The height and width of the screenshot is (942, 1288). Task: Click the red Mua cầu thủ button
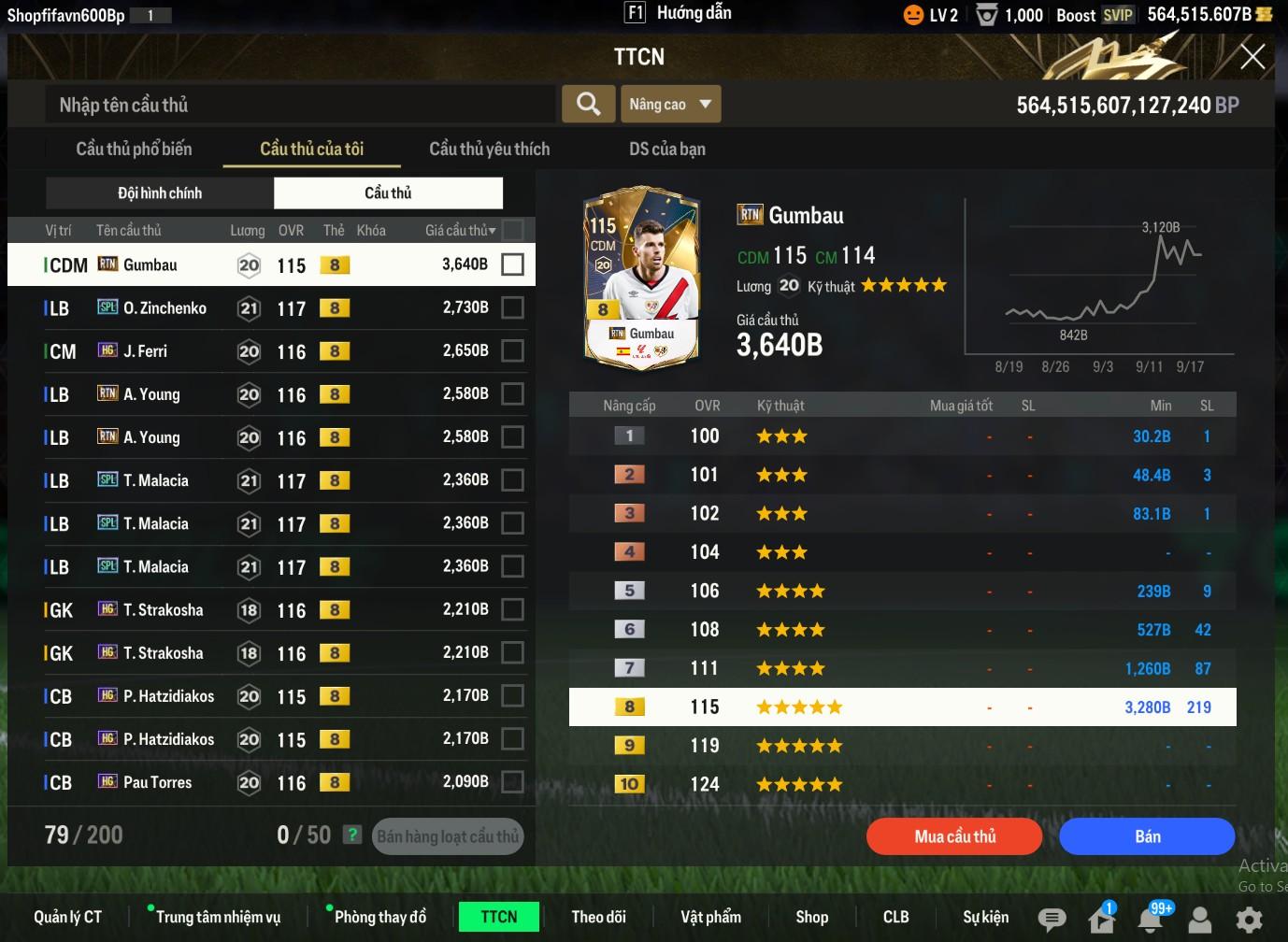click(954, 836)
